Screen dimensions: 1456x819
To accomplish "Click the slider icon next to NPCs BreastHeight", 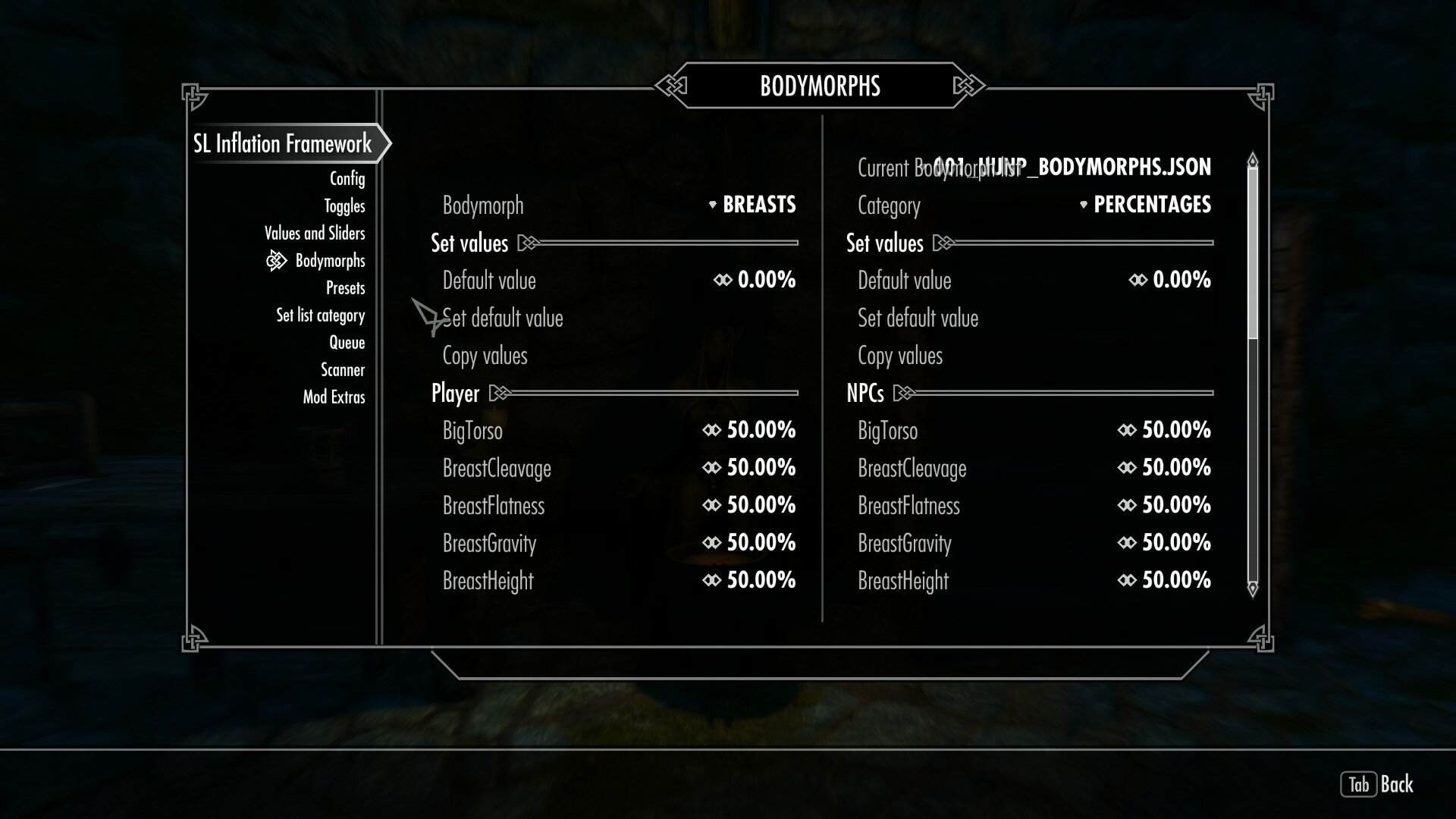I will (x=1127, y=580).
